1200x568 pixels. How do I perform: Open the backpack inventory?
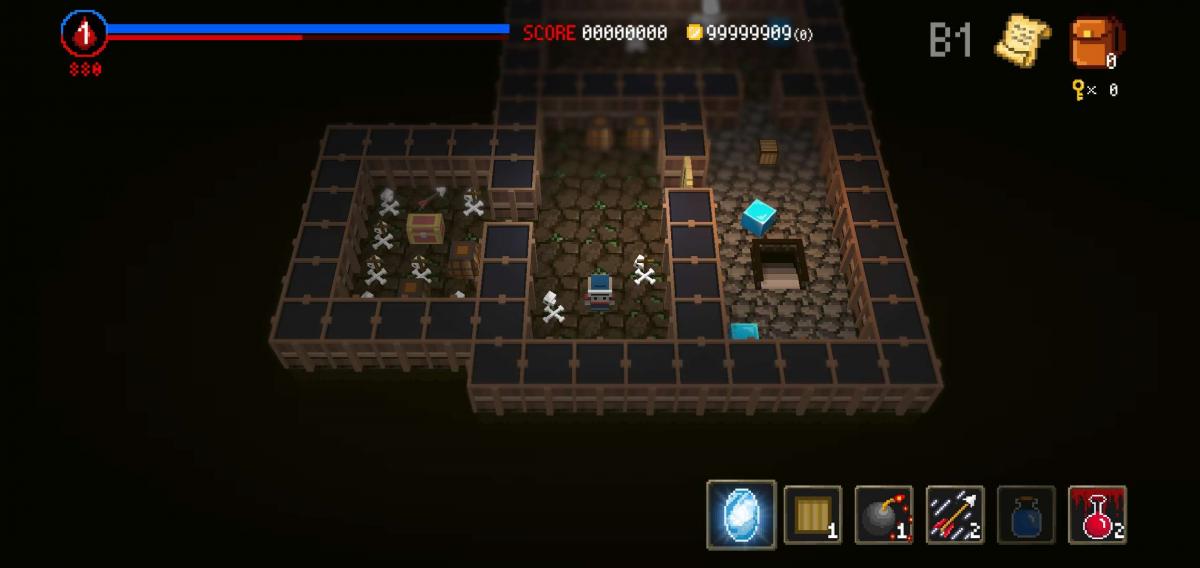[x=1096, y=42]
